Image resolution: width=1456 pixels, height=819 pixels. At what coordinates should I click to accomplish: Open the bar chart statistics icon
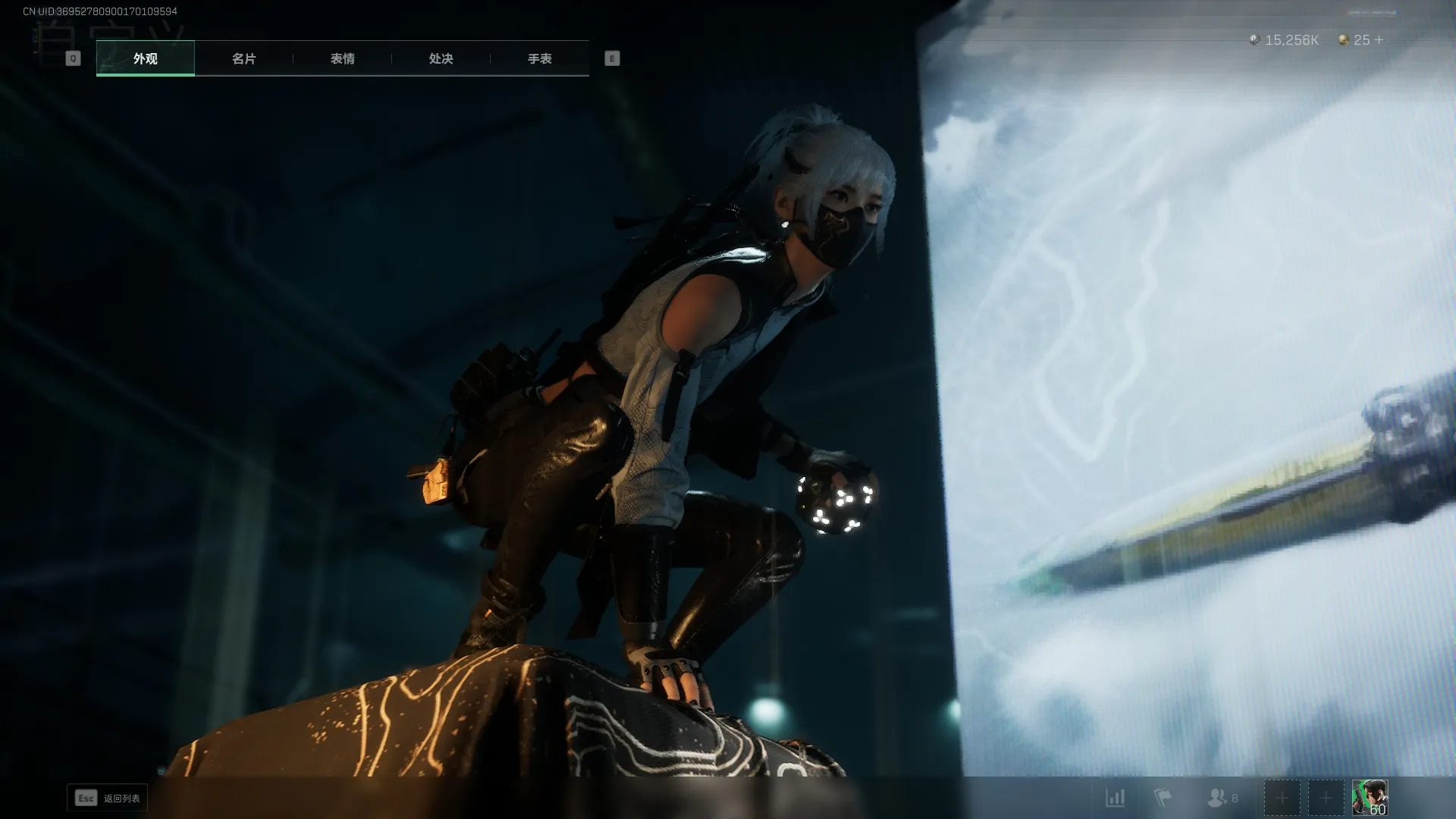tap(1115, 798)
